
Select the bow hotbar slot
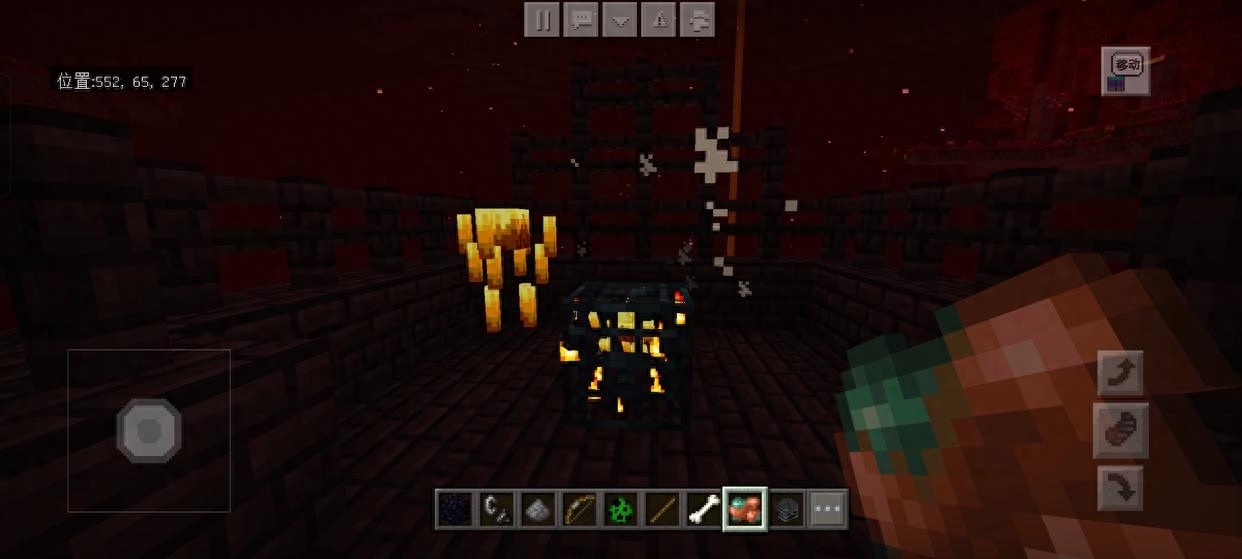tap(580, 510)
